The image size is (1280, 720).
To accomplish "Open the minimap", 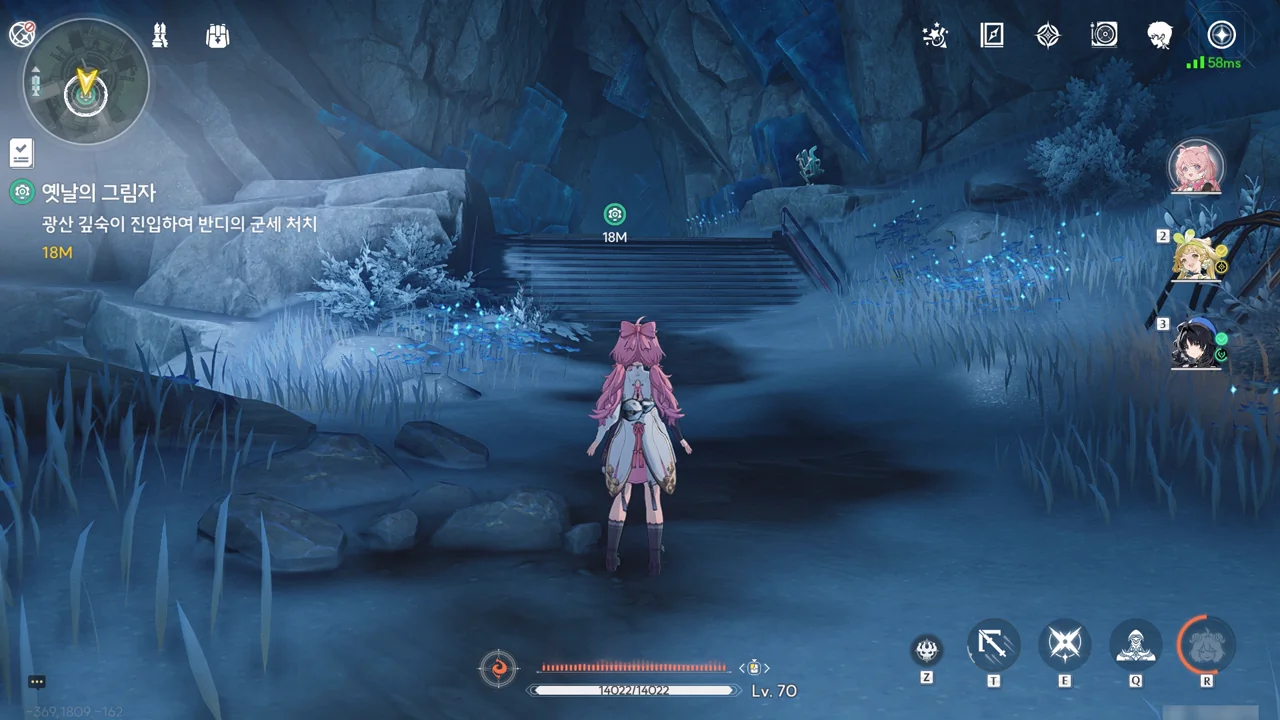I will pyautogui.click(x=86, y=81).
